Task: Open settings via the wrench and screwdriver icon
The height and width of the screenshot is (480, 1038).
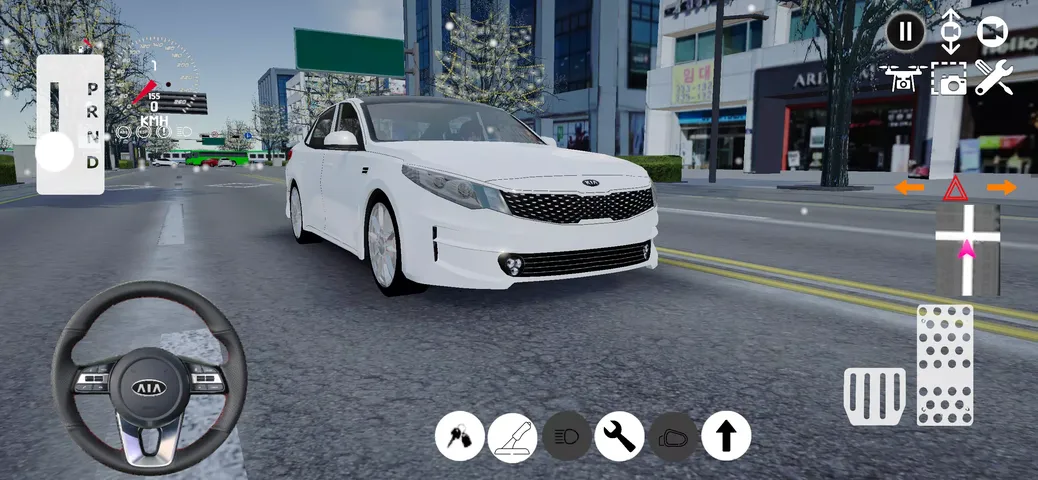Action: coord(994,78)
